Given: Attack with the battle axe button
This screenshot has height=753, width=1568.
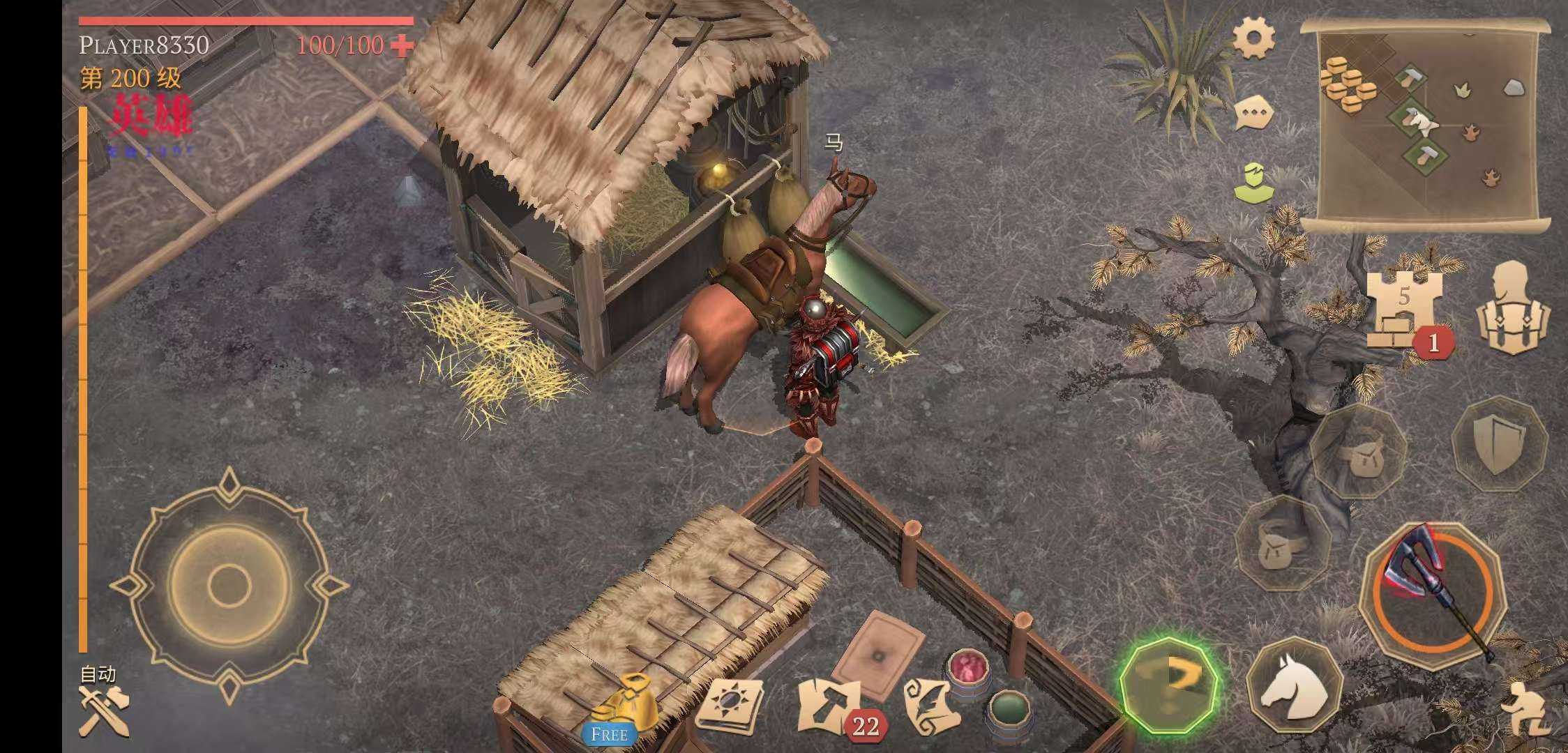Looking at the screenshot, I should tap(1431, 593).
